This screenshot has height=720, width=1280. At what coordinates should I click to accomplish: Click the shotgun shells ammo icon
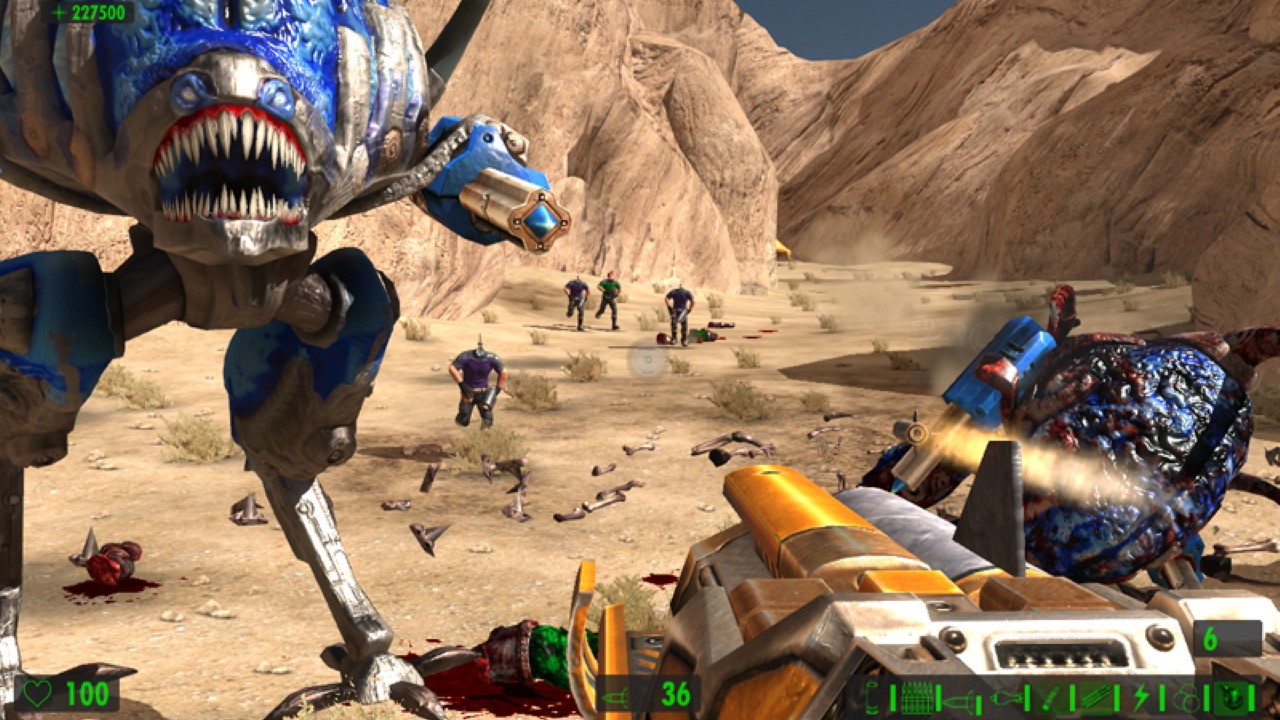[x=873, y=696]
